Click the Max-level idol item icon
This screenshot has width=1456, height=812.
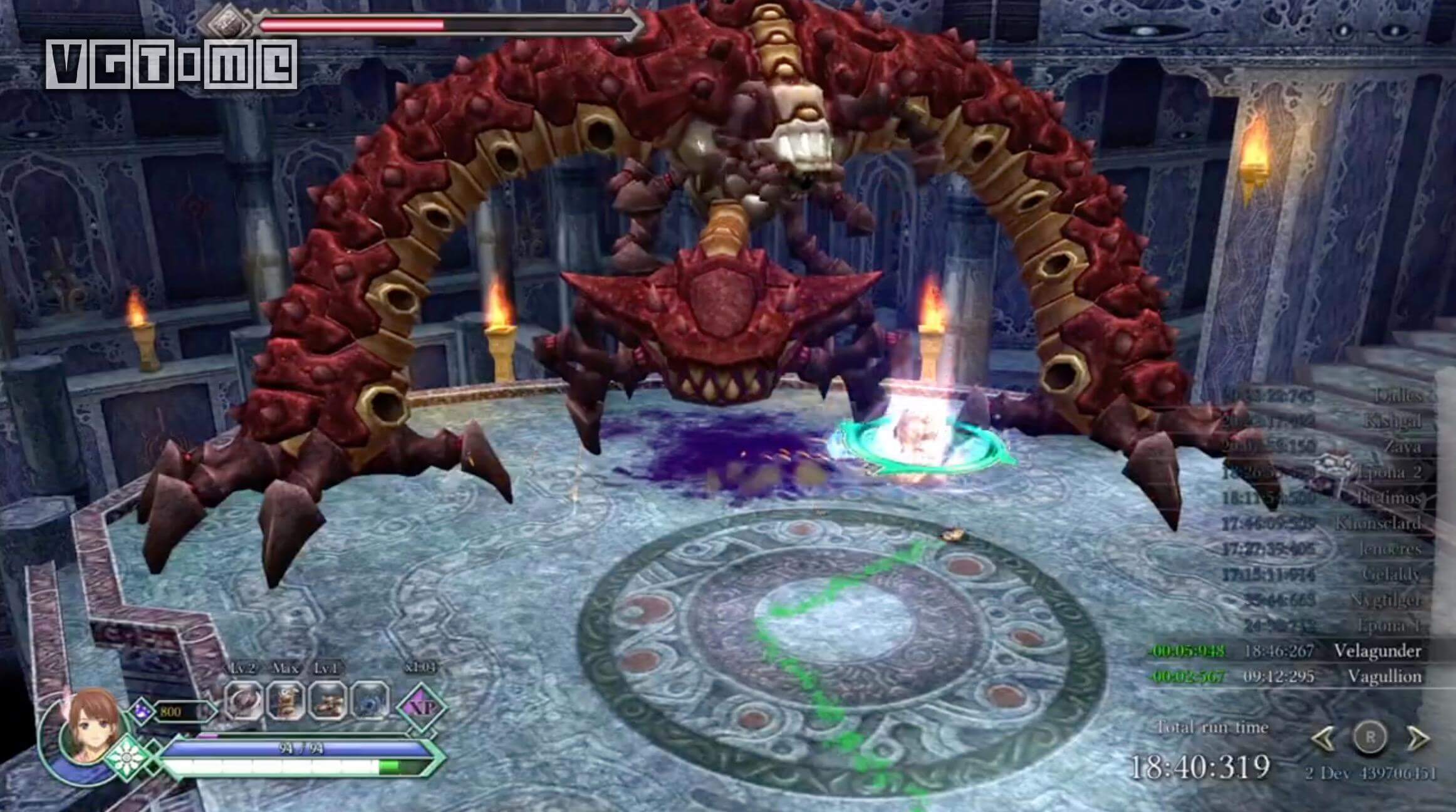[284, 701]
